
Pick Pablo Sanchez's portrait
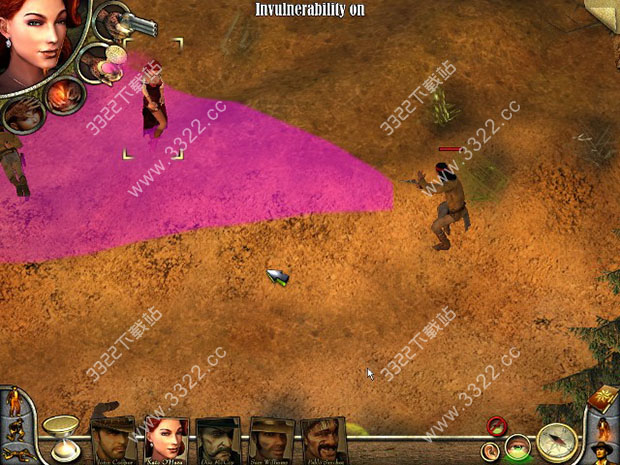(x=322, y=437)
